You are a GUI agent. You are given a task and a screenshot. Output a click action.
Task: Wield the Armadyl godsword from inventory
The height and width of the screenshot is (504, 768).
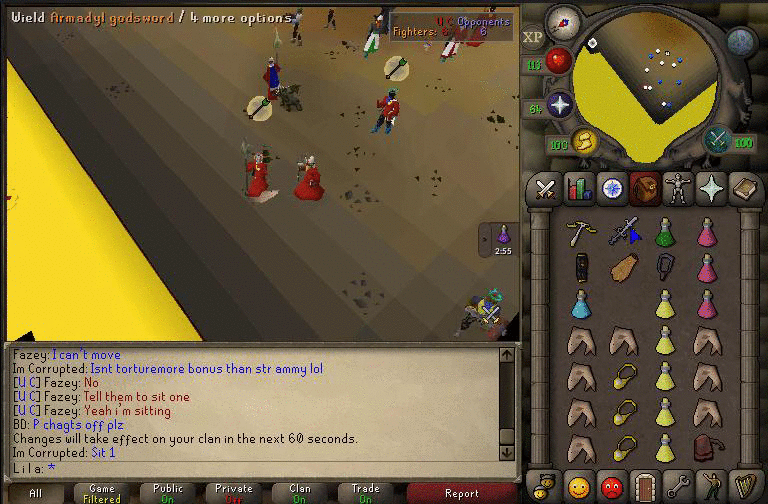(624, 232)
